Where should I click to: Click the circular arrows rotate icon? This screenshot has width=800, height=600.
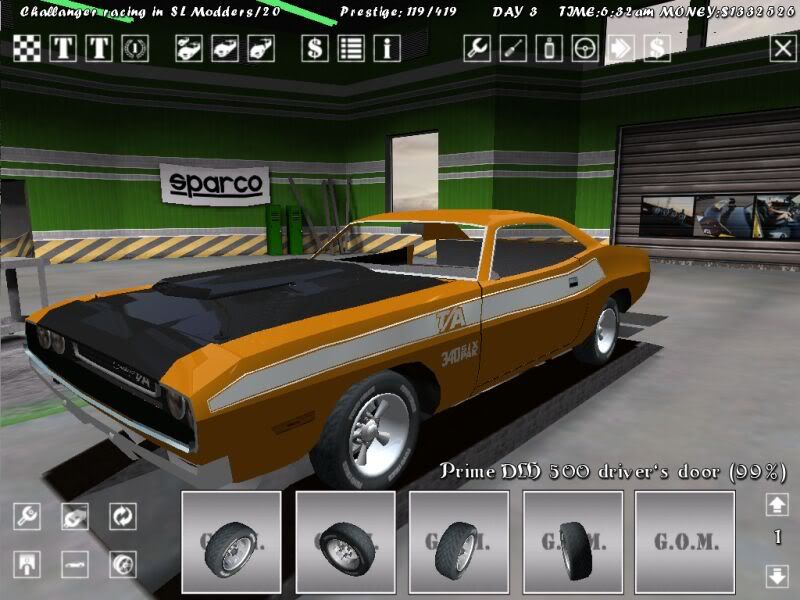click(x=123, y=516)
